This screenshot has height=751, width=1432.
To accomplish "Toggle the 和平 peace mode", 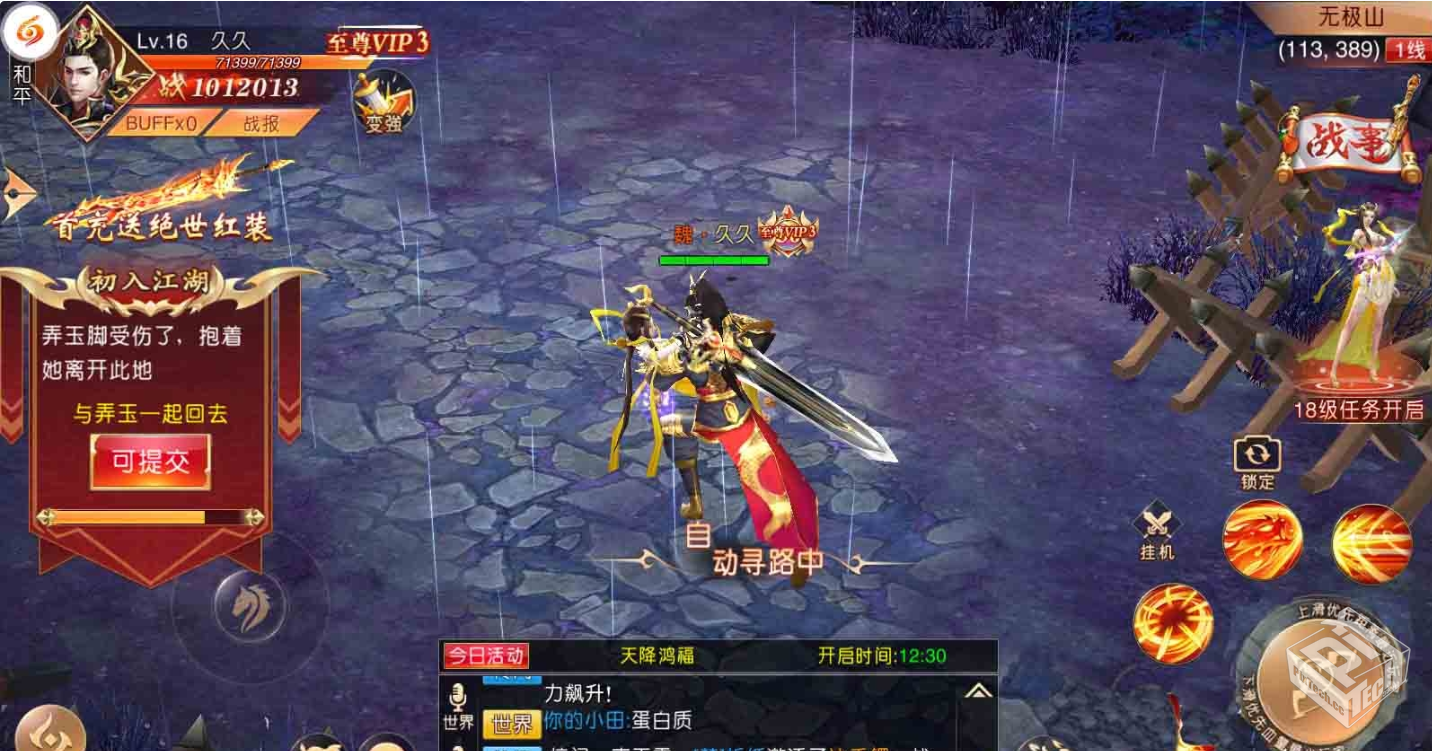I will pos(21,85).
